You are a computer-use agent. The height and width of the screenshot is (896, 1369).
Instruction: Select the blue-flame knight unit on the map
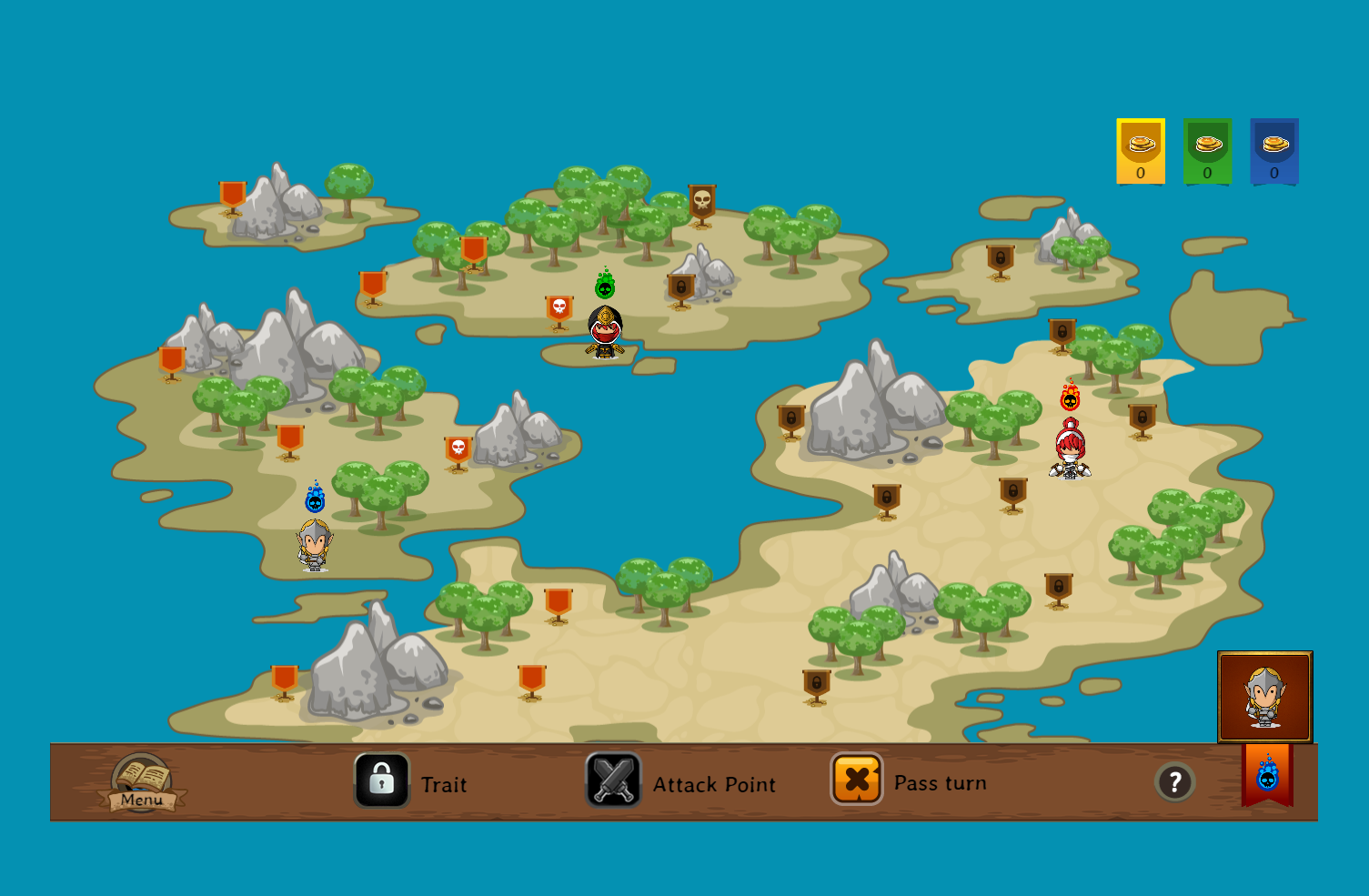click(315, 544)
